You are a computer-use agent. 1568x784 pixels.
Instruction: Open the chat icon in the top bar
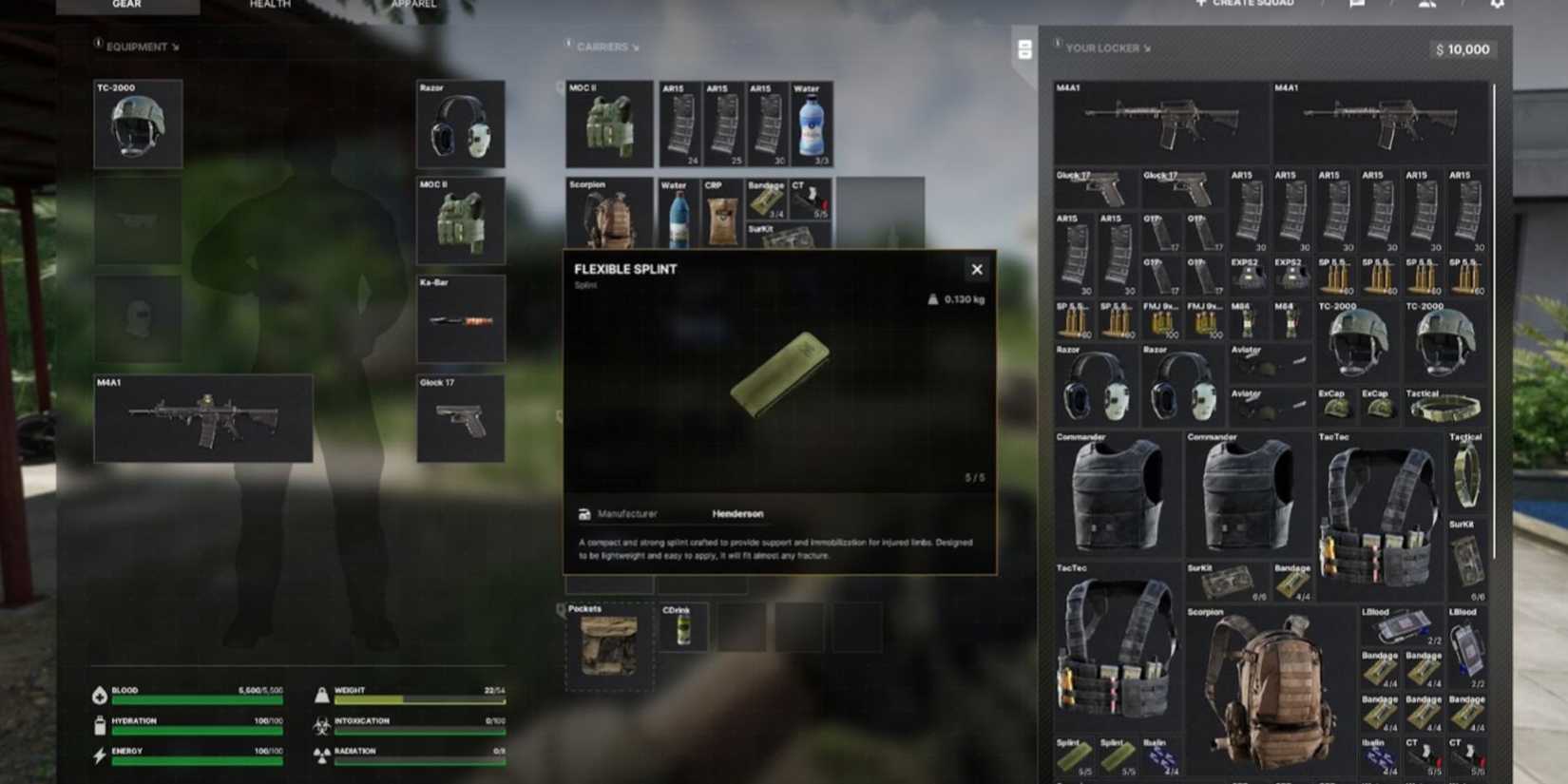[x=1356, y=4]
